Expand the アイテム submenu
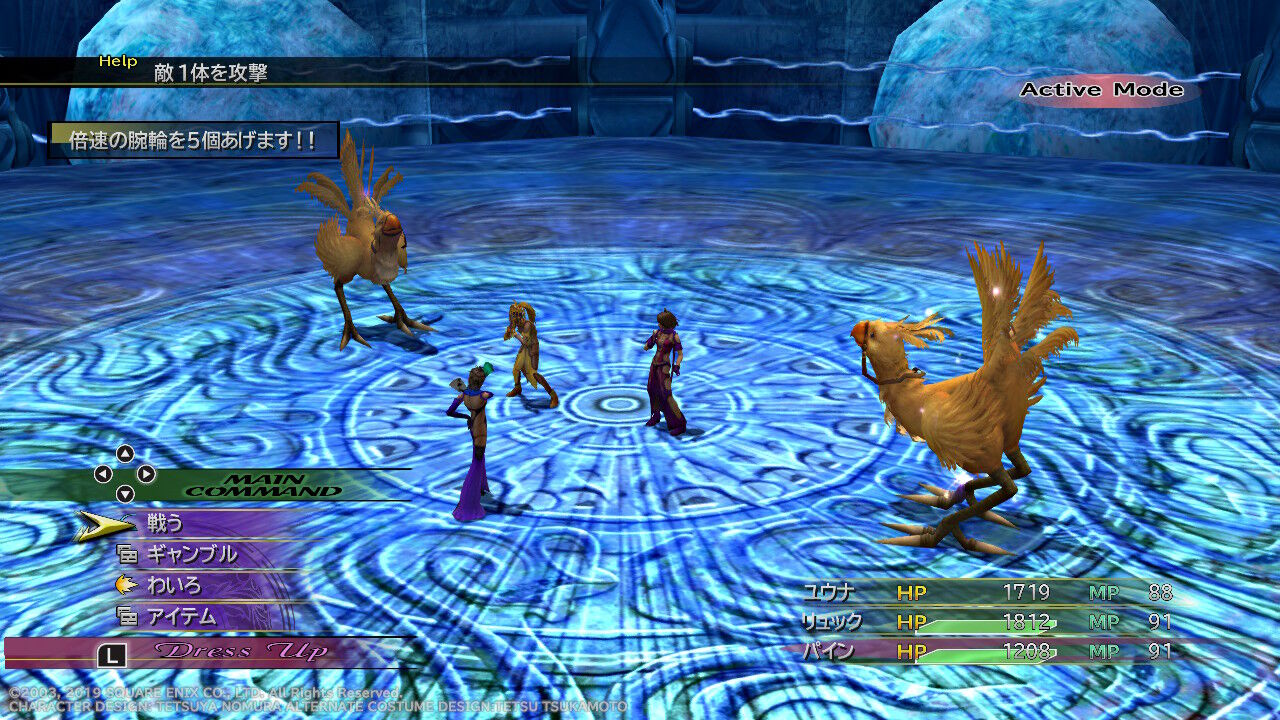The height and width of the screenshot is (720, 1280). coord(185,617)
